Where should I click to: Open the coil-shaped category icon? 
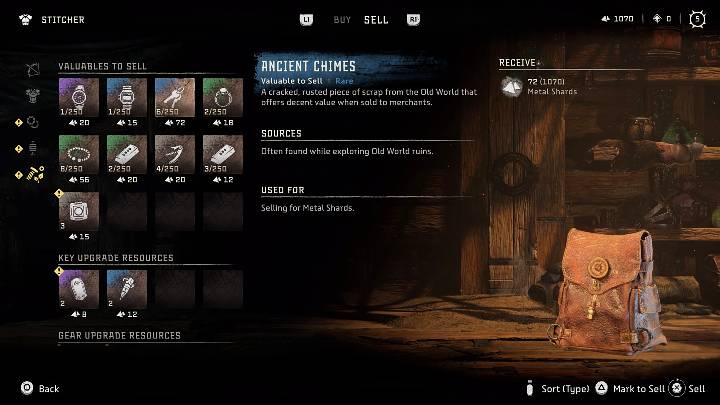(x=33, y=148)
